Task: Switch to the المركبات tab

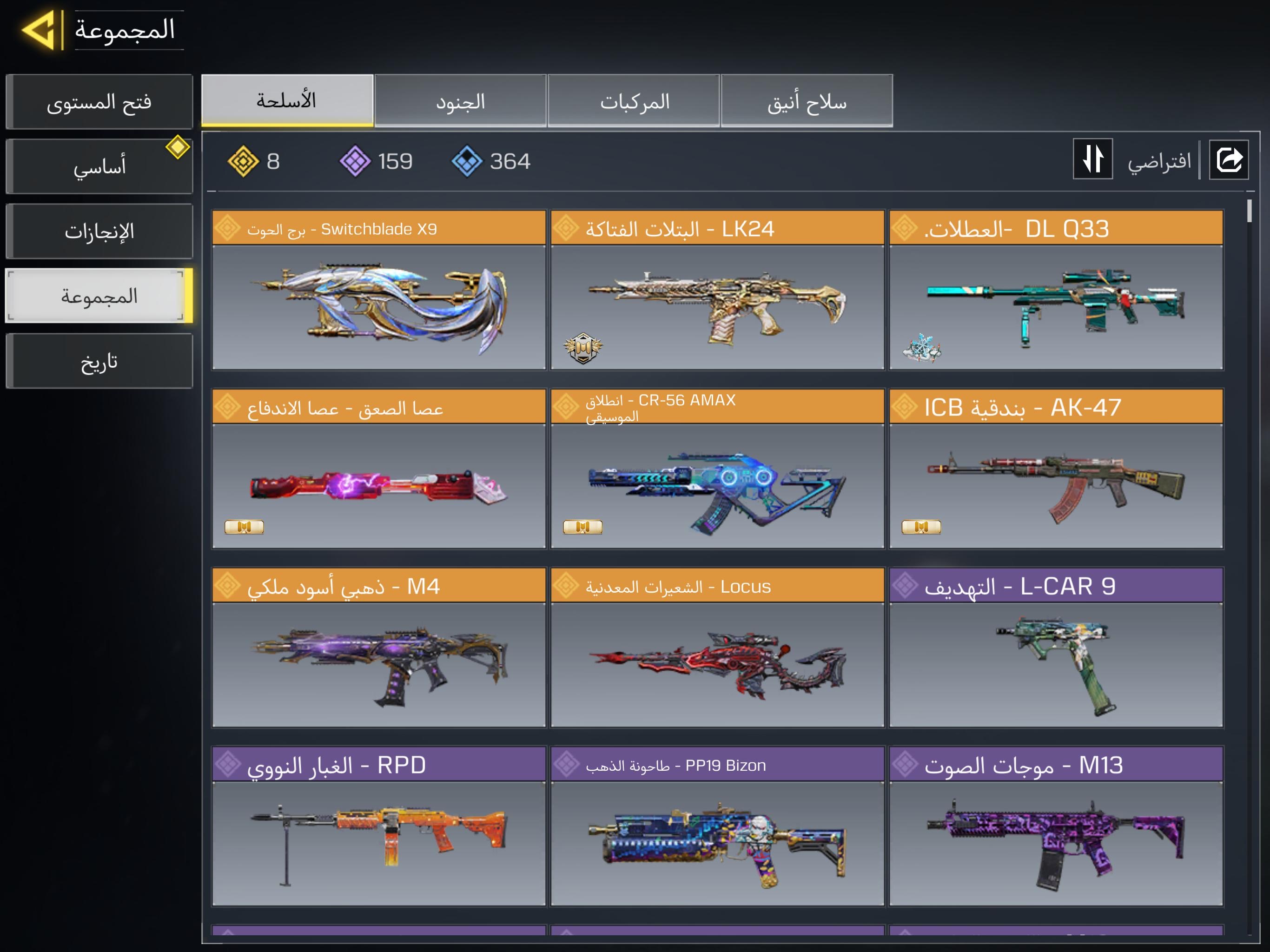Action: [634, 101]
